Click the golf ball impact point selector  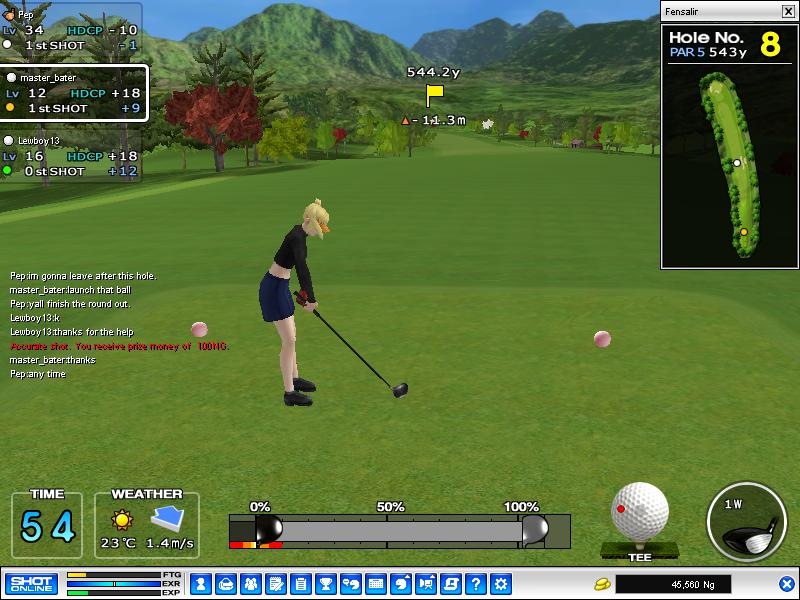639,514
